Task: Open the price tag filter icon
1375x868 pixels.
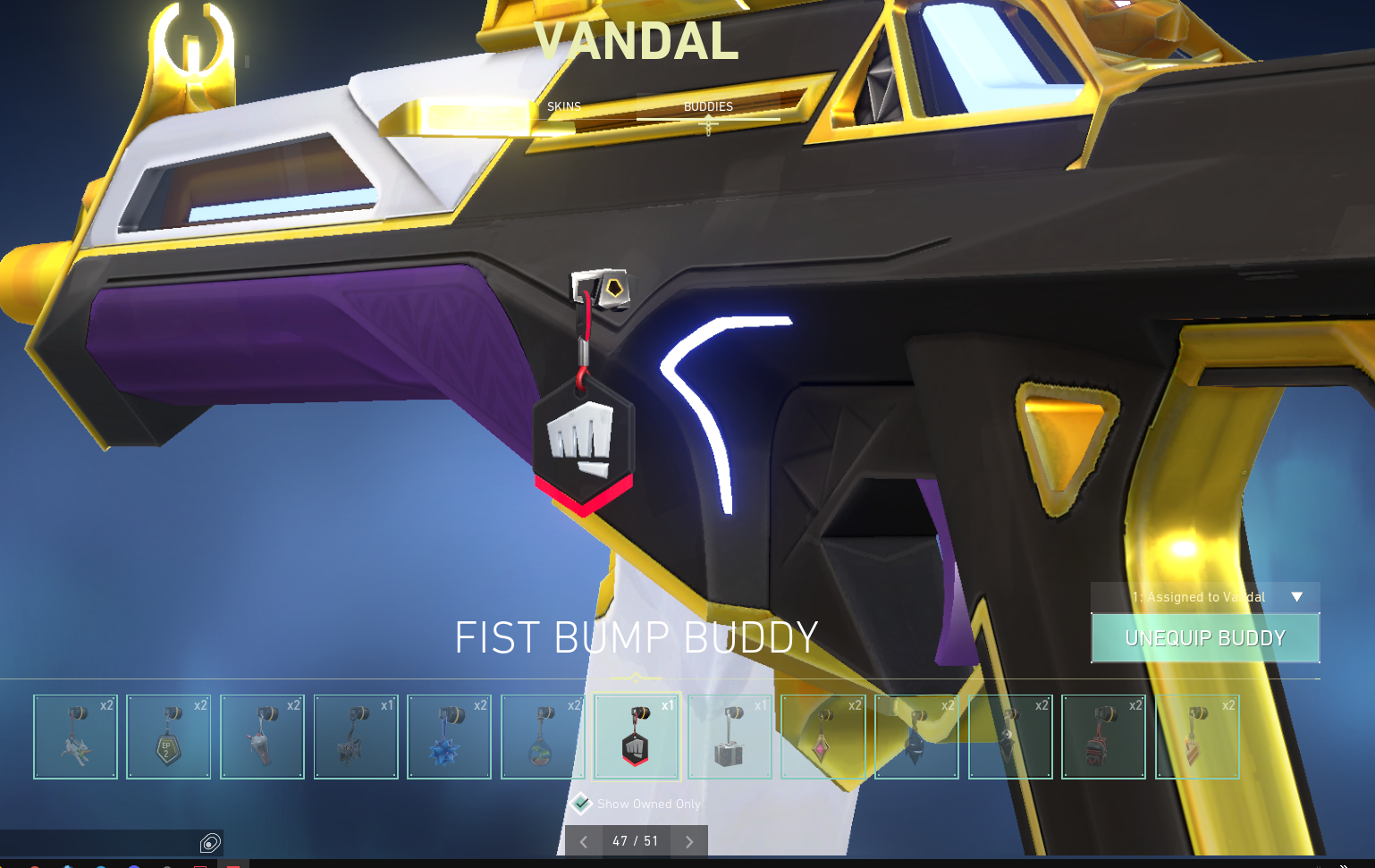Action: [211, 841]
